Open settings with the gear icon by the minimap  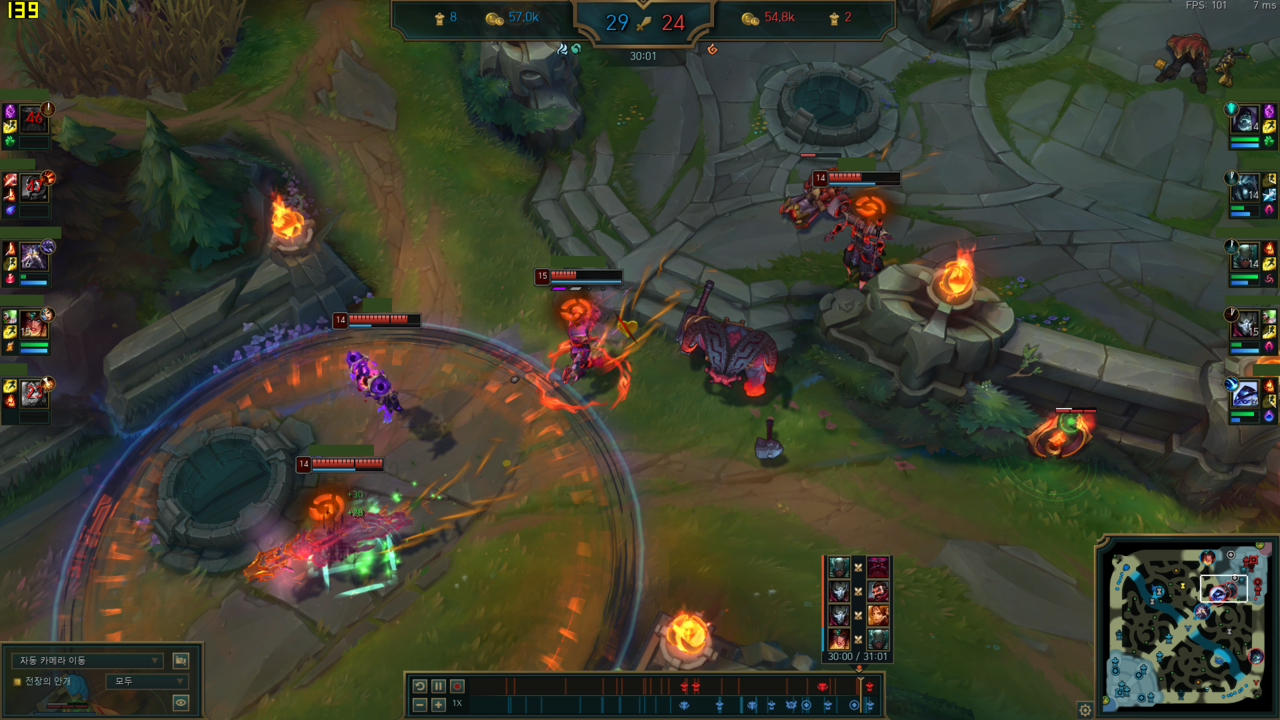(x=1085, y=710)
